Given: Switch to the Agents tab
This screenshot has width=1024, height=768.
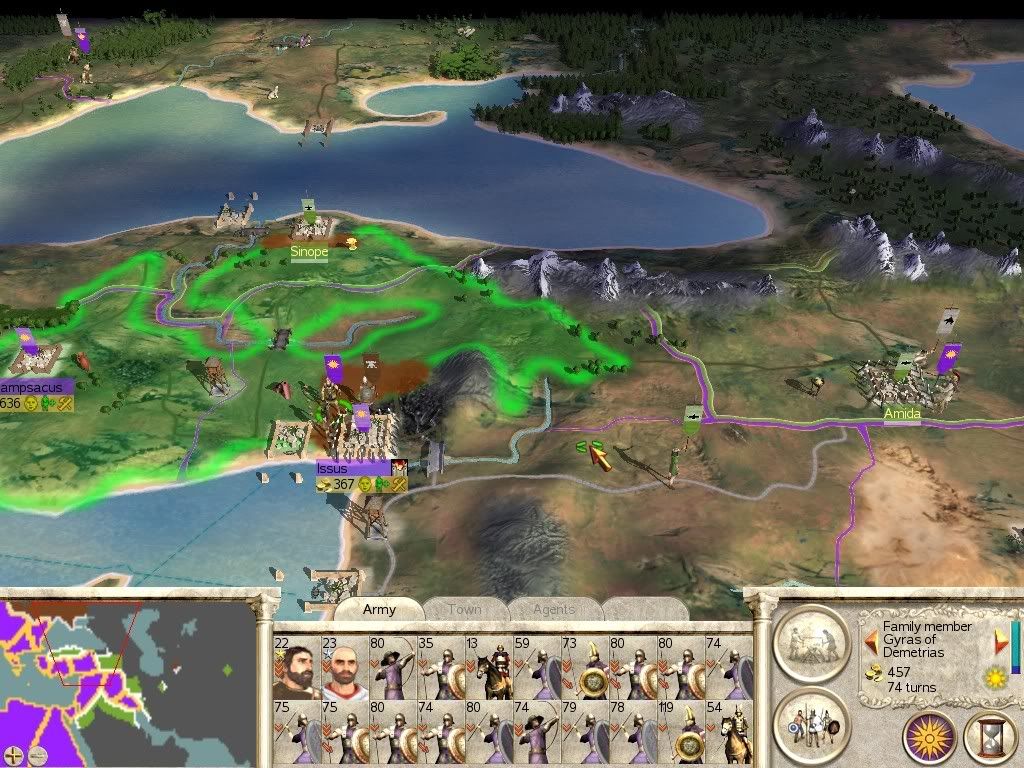Looking at the screenshot, I should (x=553, y=609).
